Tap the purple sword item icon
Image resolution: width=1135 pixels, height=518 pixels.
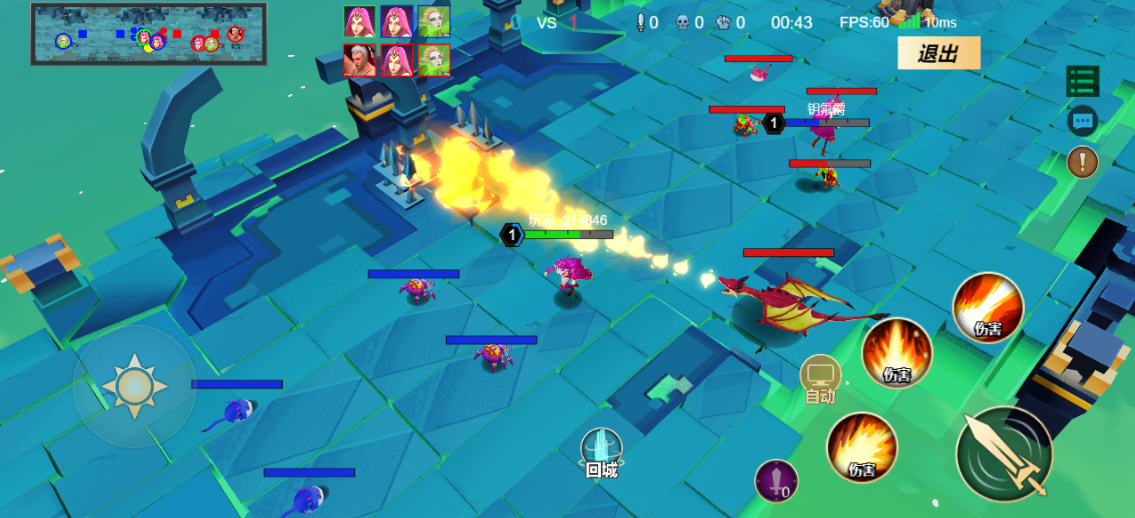coord(776,481)
